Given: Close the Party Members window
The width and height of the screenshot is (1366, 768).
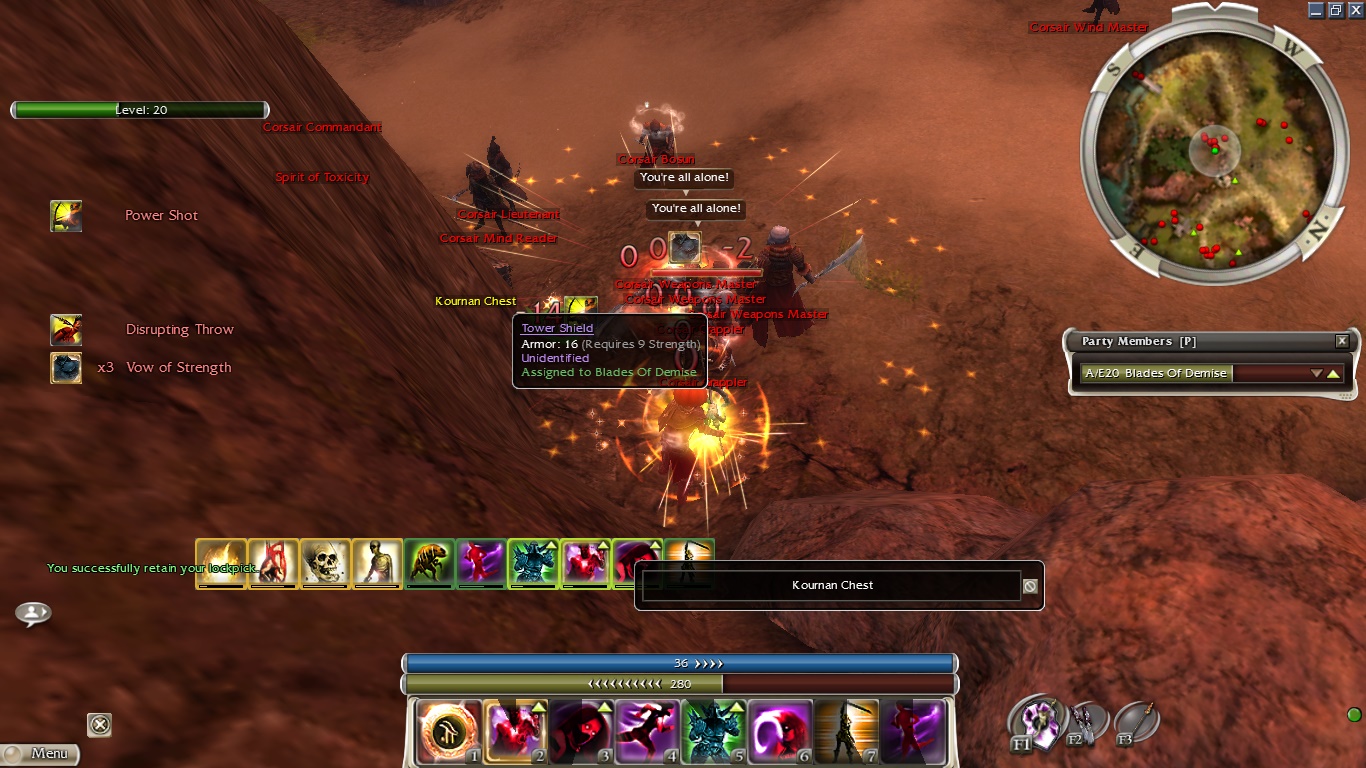Looking at the screenshot, I should coord(1342,341).
